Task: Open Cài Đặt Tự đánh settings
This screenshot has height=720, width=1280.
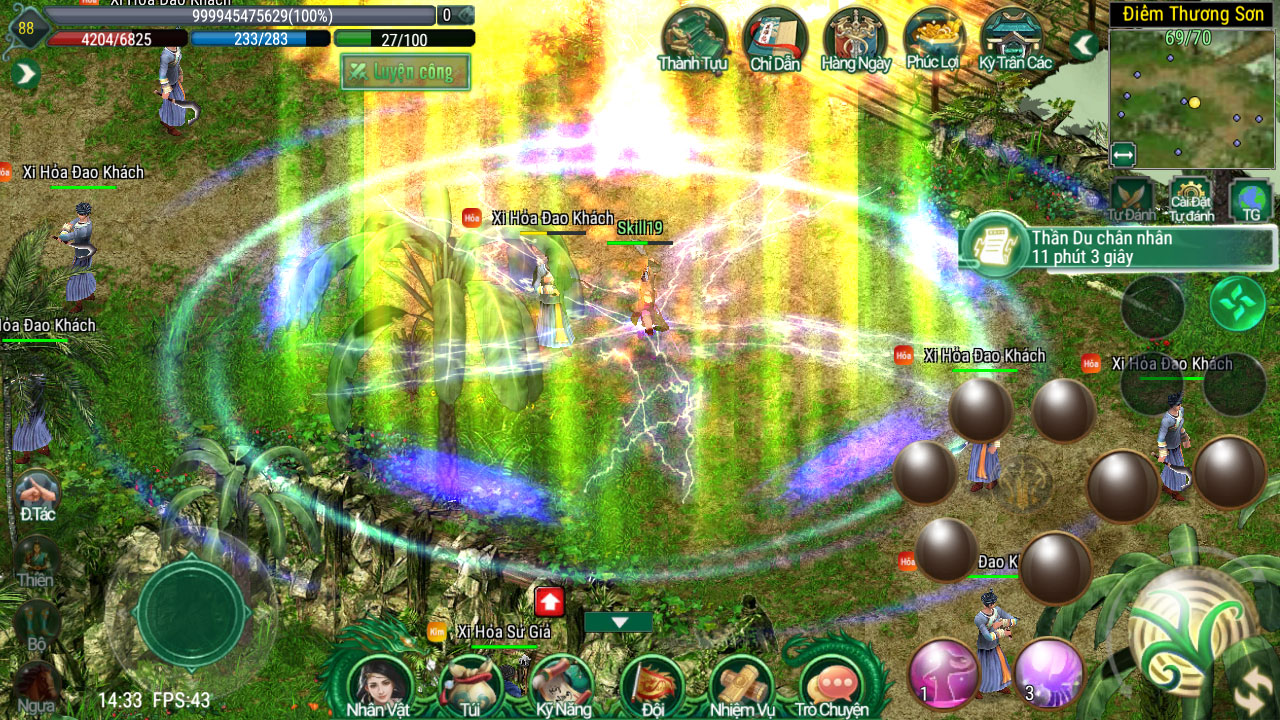Action: coord(1191,198)
